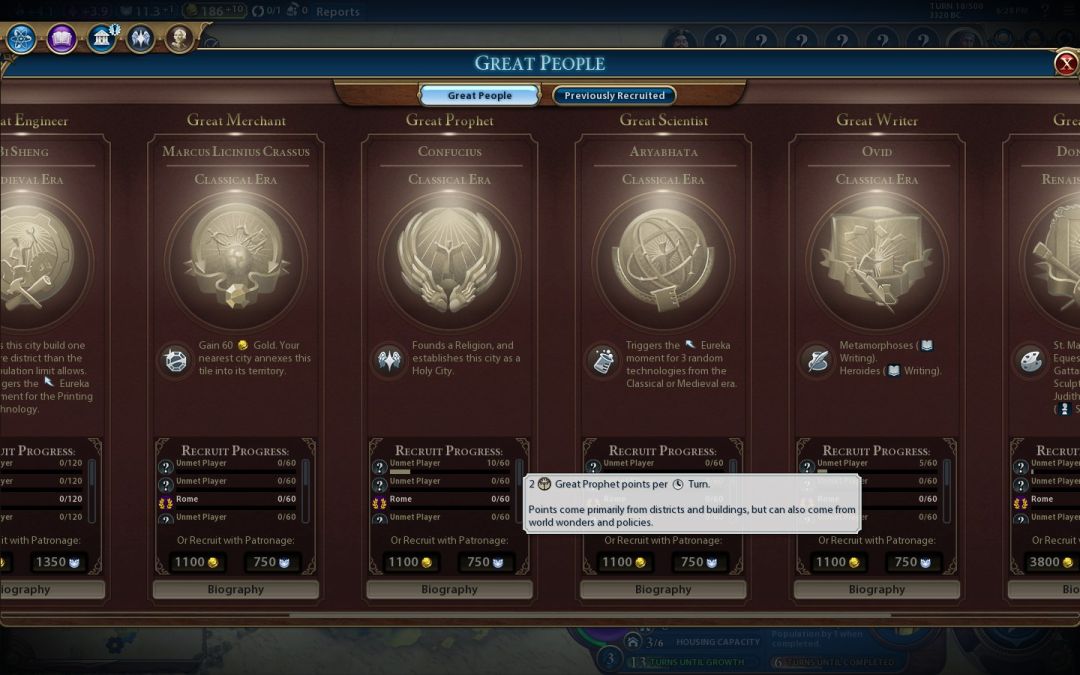Open the technology tree icon
This screenshot has width=1080, height=675.
pyautogui.click(x=22, y=39)
